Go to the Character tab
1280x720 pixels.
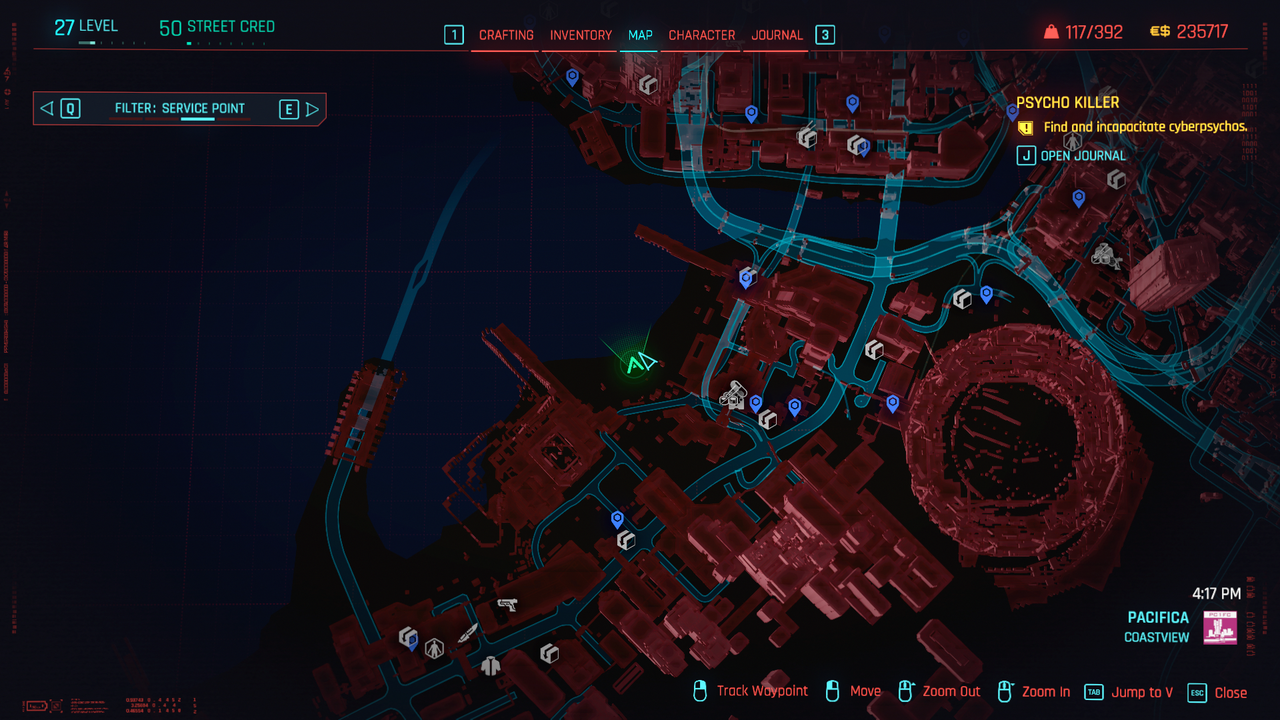[702, 35]
